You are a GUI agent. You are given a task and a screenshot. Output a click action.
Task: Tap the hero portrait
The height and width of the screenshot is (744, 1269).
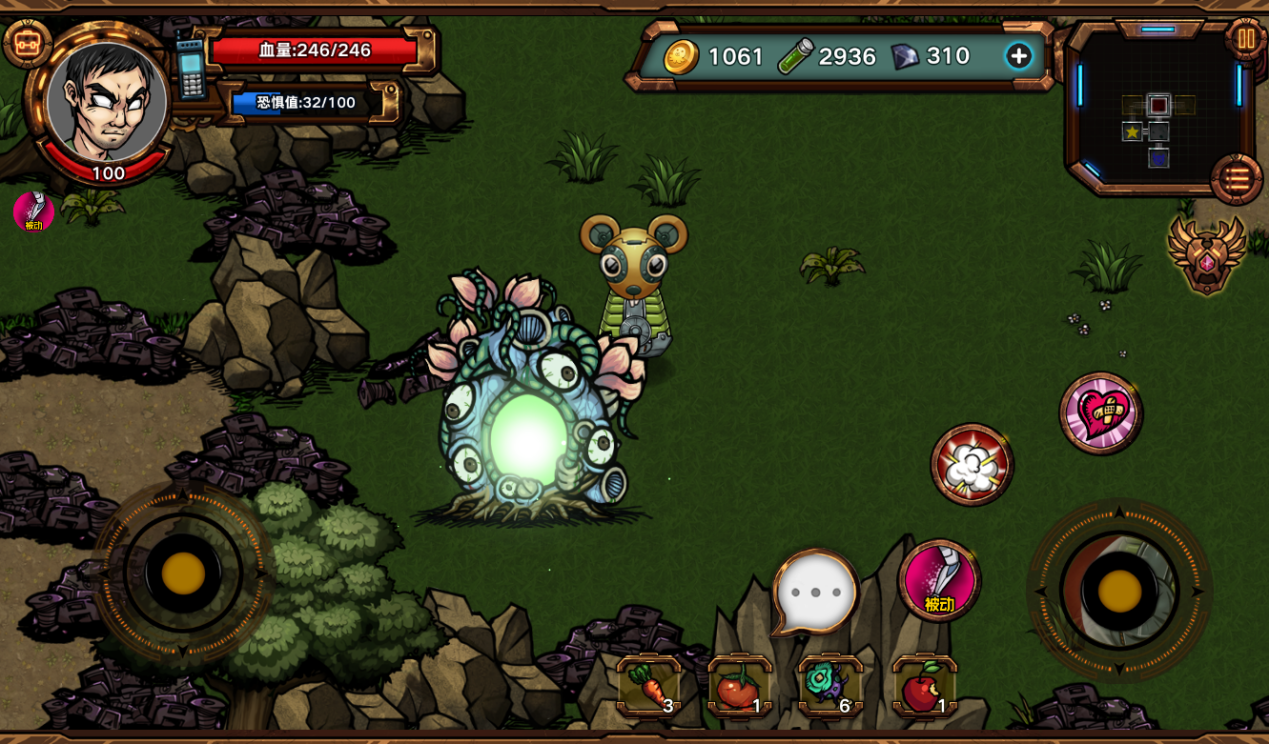(106, 102)
